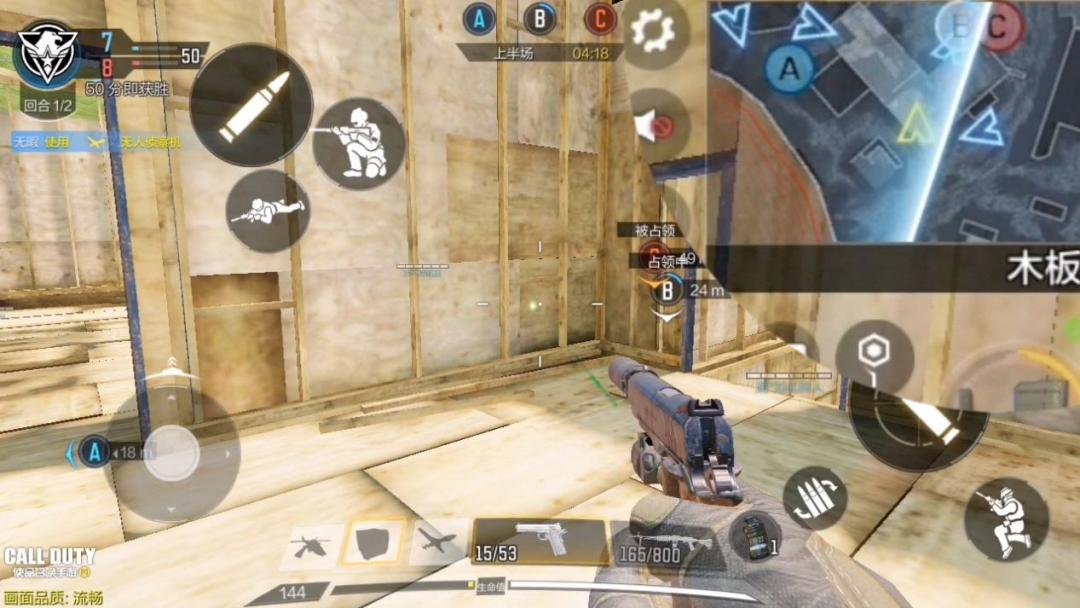Go prone with the lying soldier button
This screenshot has height=608, width=1080.
point(267,210)
